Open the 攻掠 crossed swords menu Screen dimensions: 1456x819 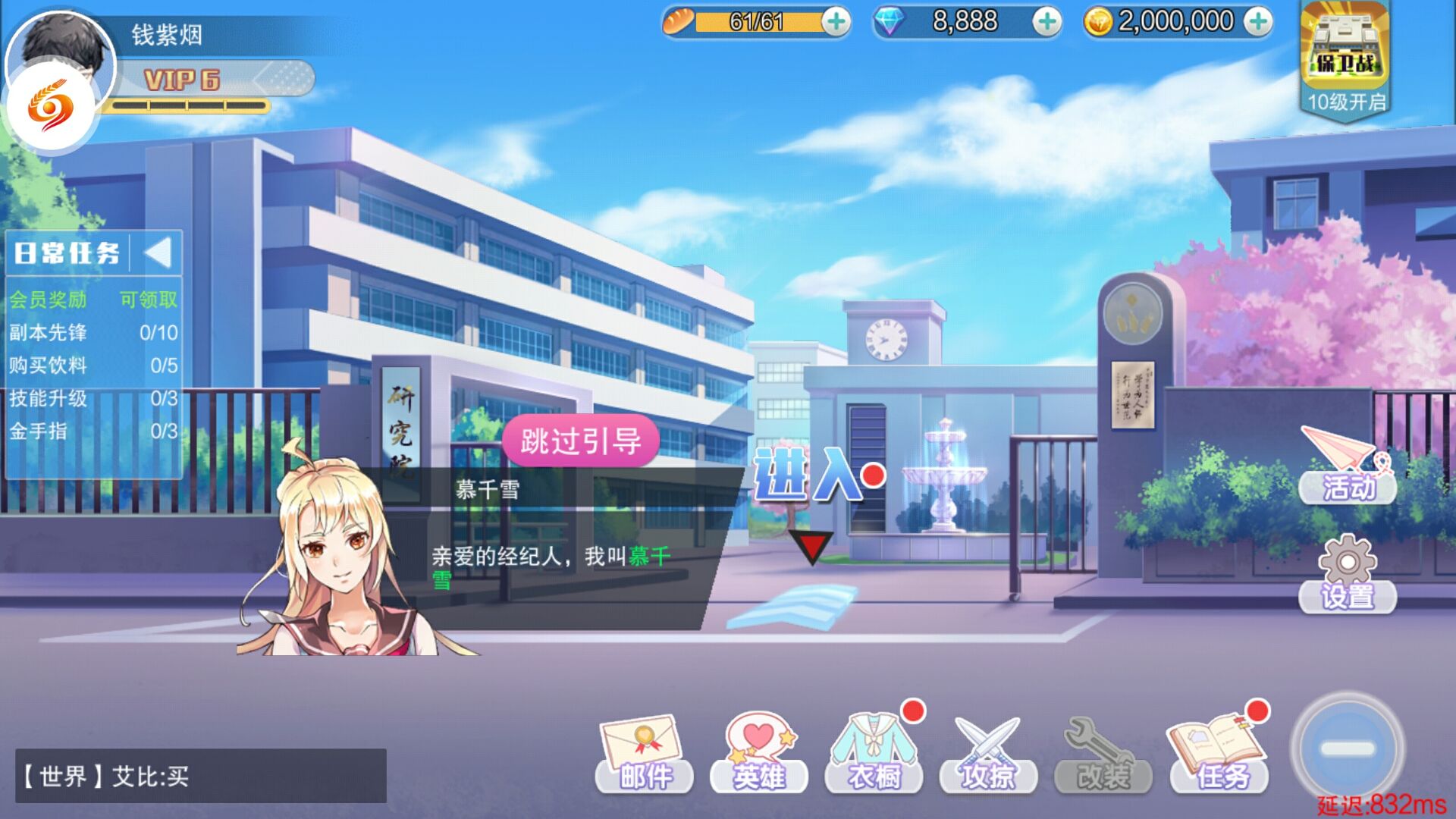[988, 755]
